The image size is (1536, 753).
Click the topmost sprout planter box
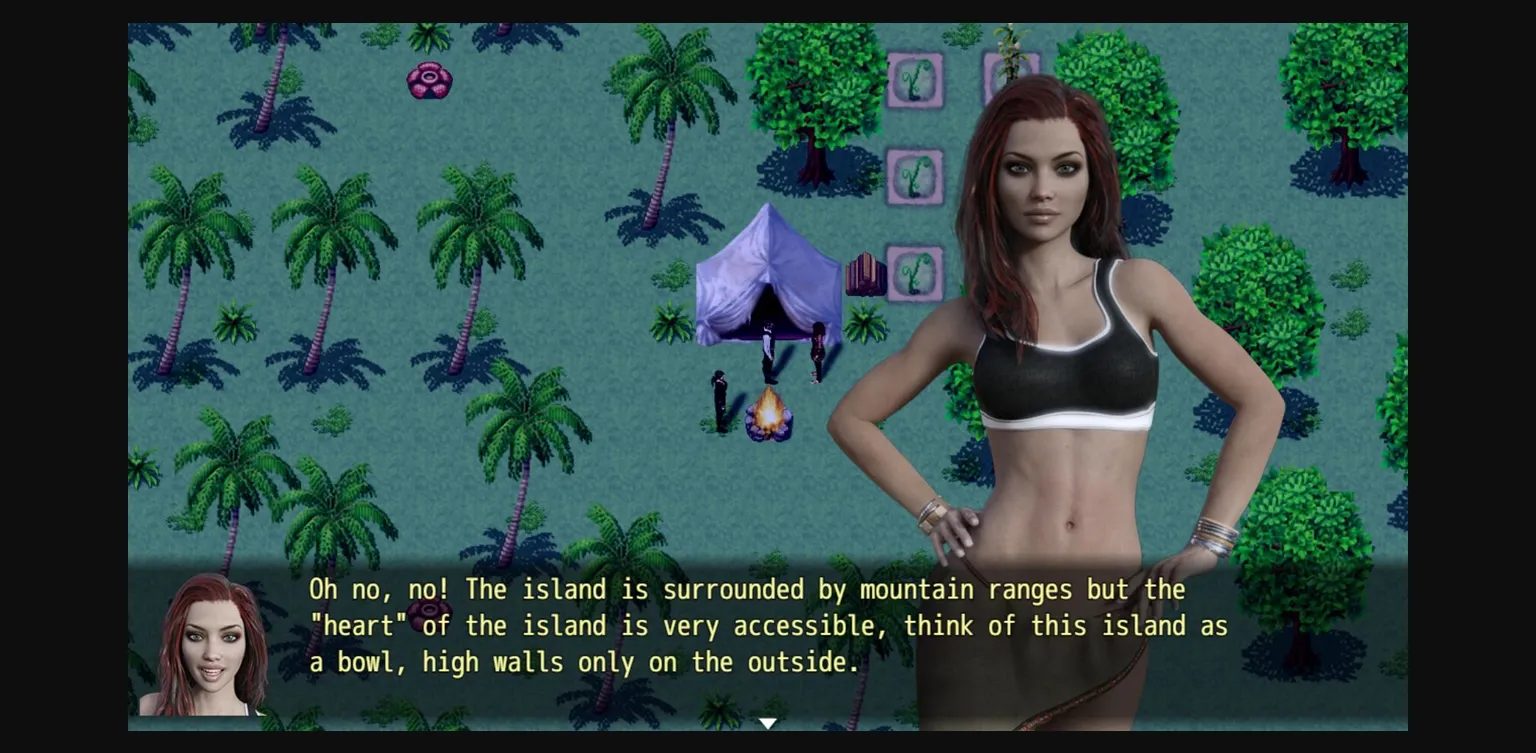913,81
